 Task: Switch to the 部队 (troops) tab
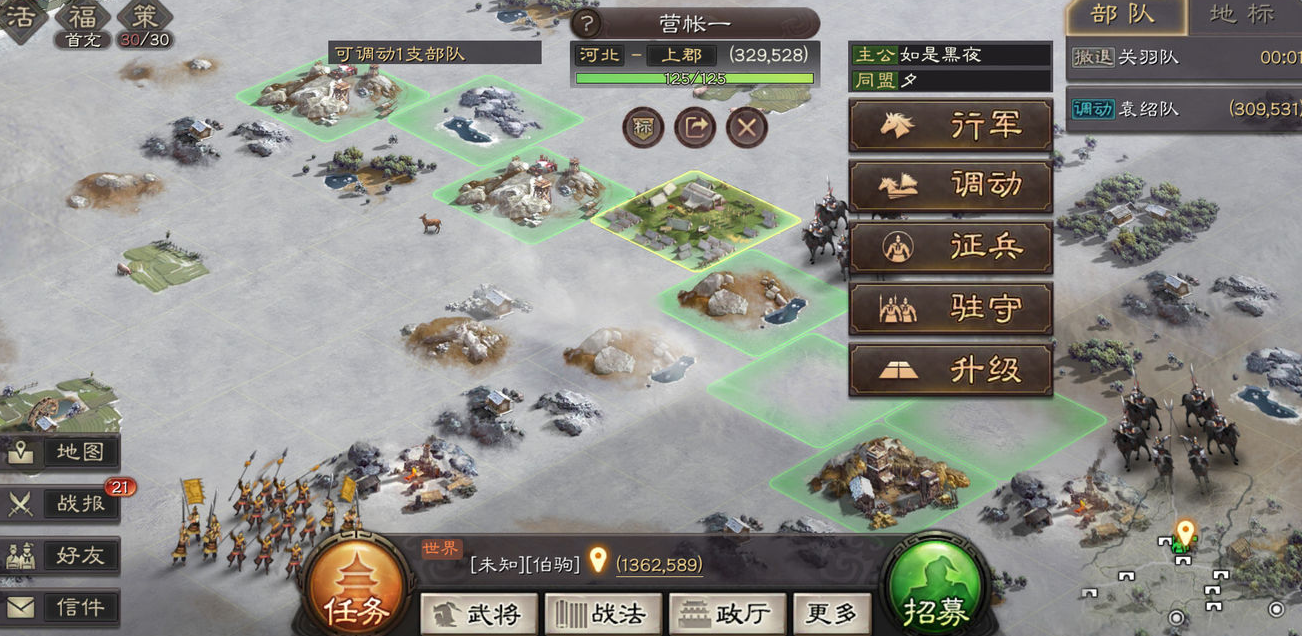[1124, 15]
